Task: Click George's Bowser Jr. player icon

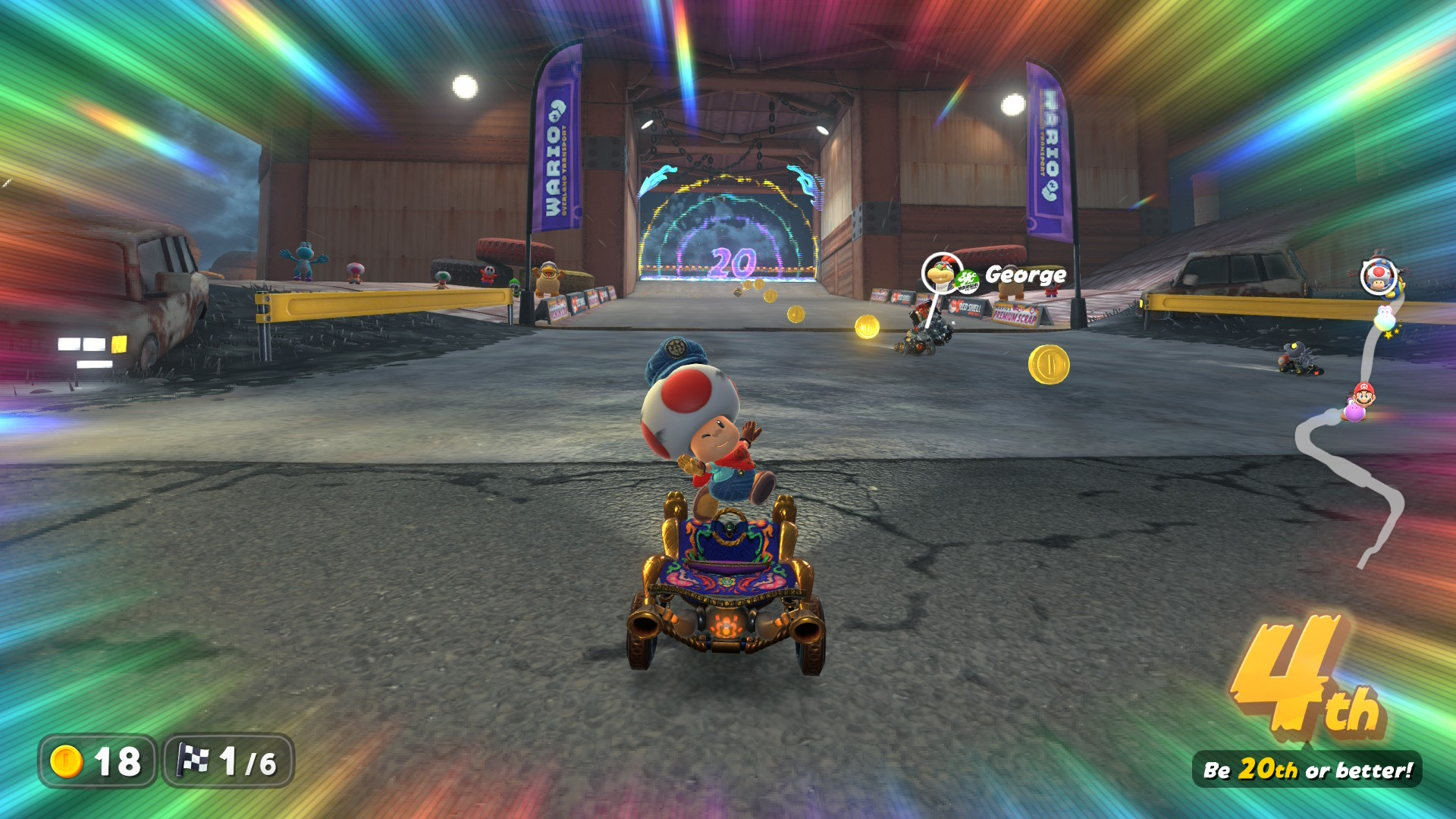Action: point(941,273)
